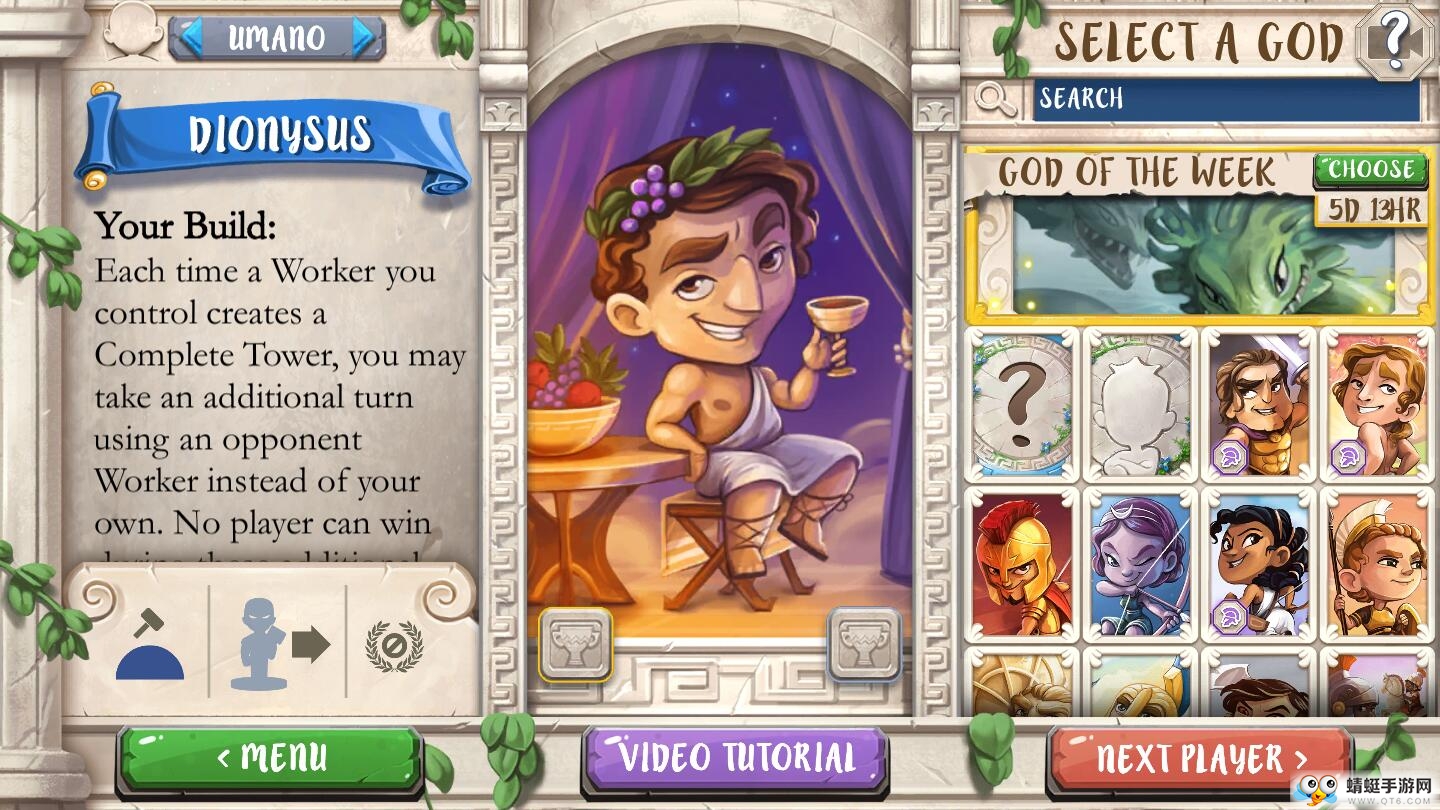Select the long-haired hero with sword tile

pos(1259,404)
